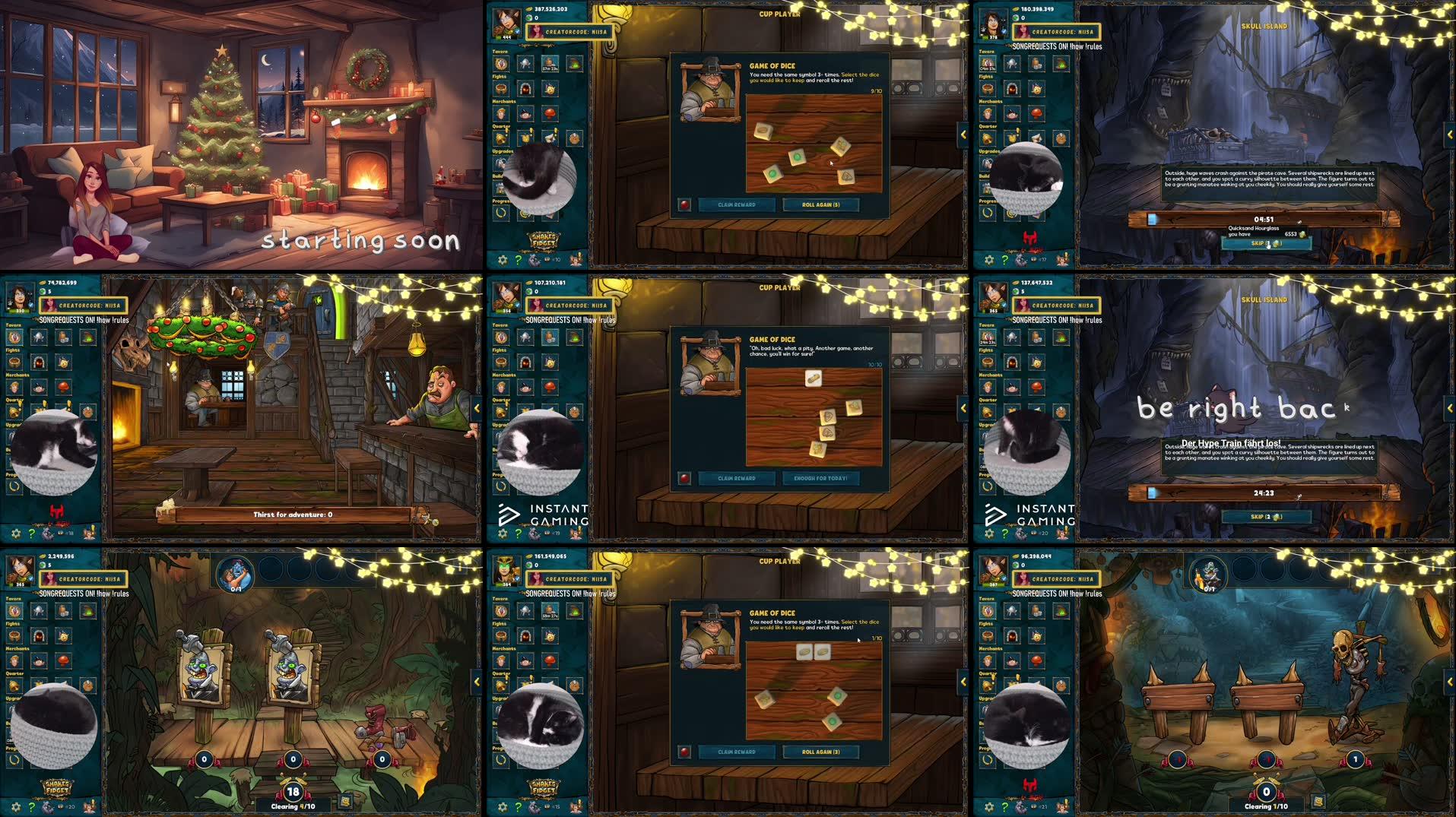
Task: Select the arena icon under Fights
Action: 501,89
